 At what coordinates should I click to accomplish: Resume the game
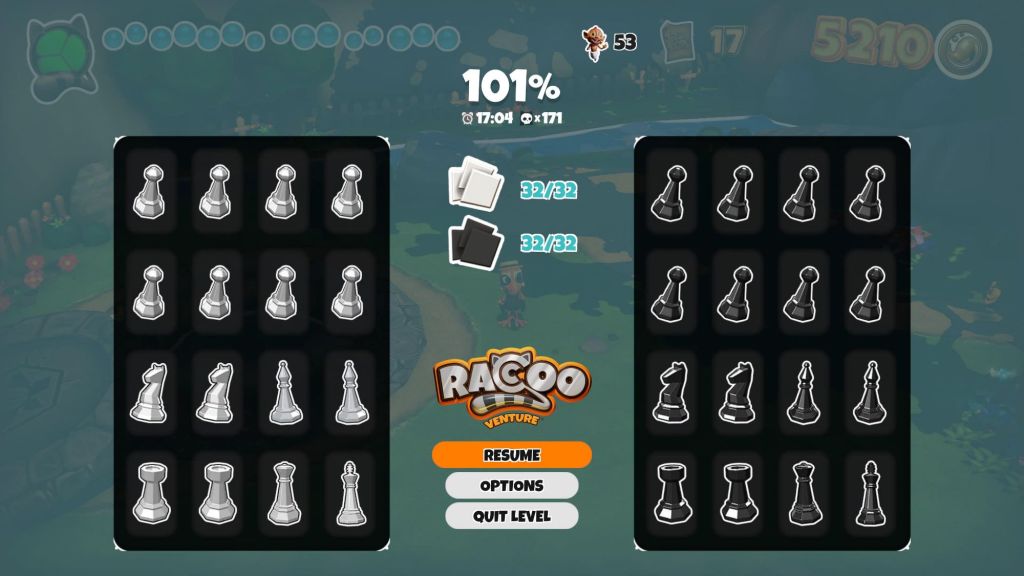coord(511,455)
